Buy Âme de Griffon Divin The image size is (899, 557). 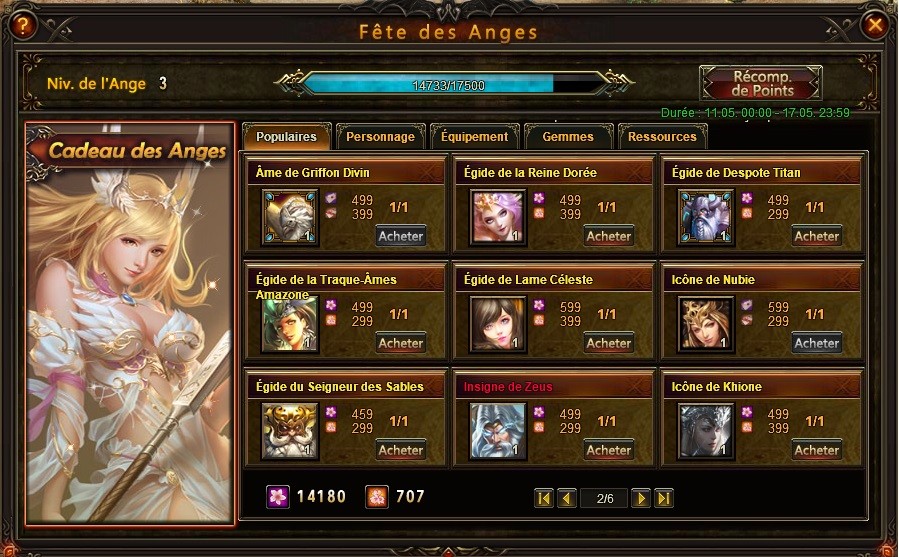point(401,237)
